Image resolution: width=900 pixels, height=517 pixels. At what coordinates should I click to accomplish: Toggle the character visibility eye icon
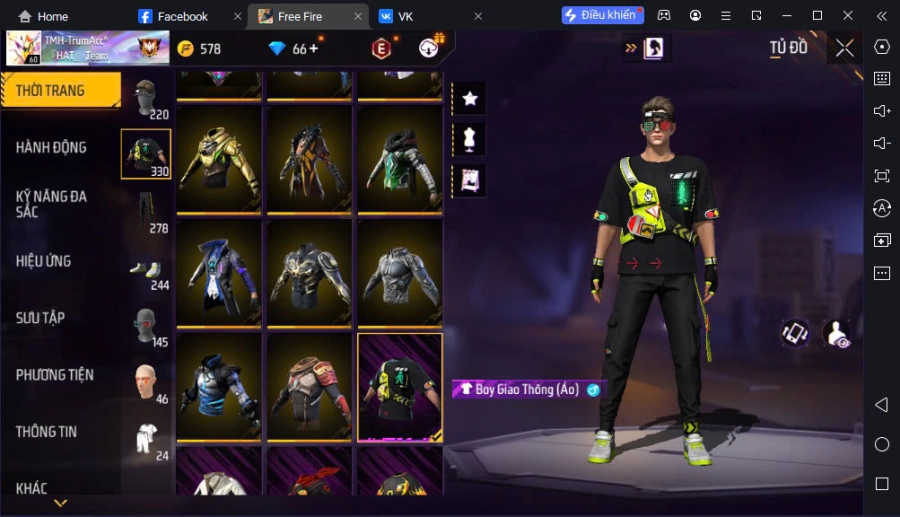835,334
